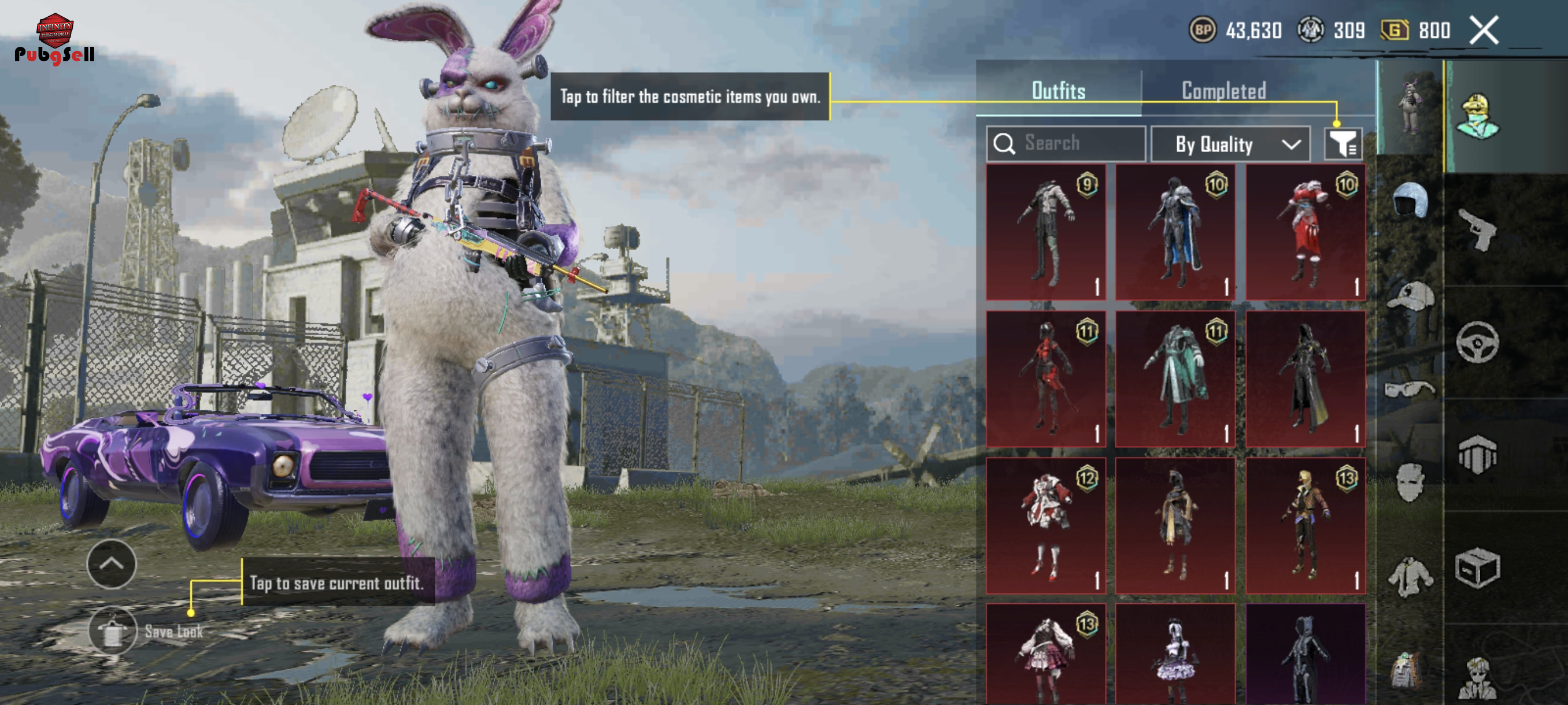Switch to the Completed tab
The height and width of the screenshot is (705, 1568).
[1223, 91]
